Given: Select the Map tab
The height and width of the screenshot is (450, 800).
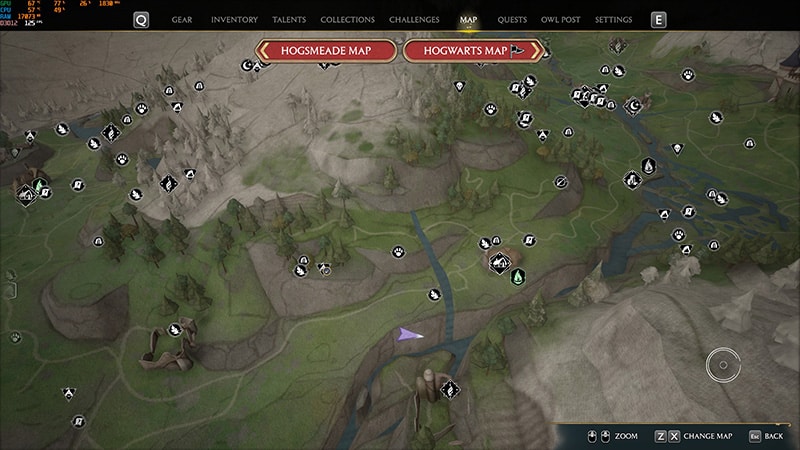Looking at the screenshot, I should pos(468,20).
